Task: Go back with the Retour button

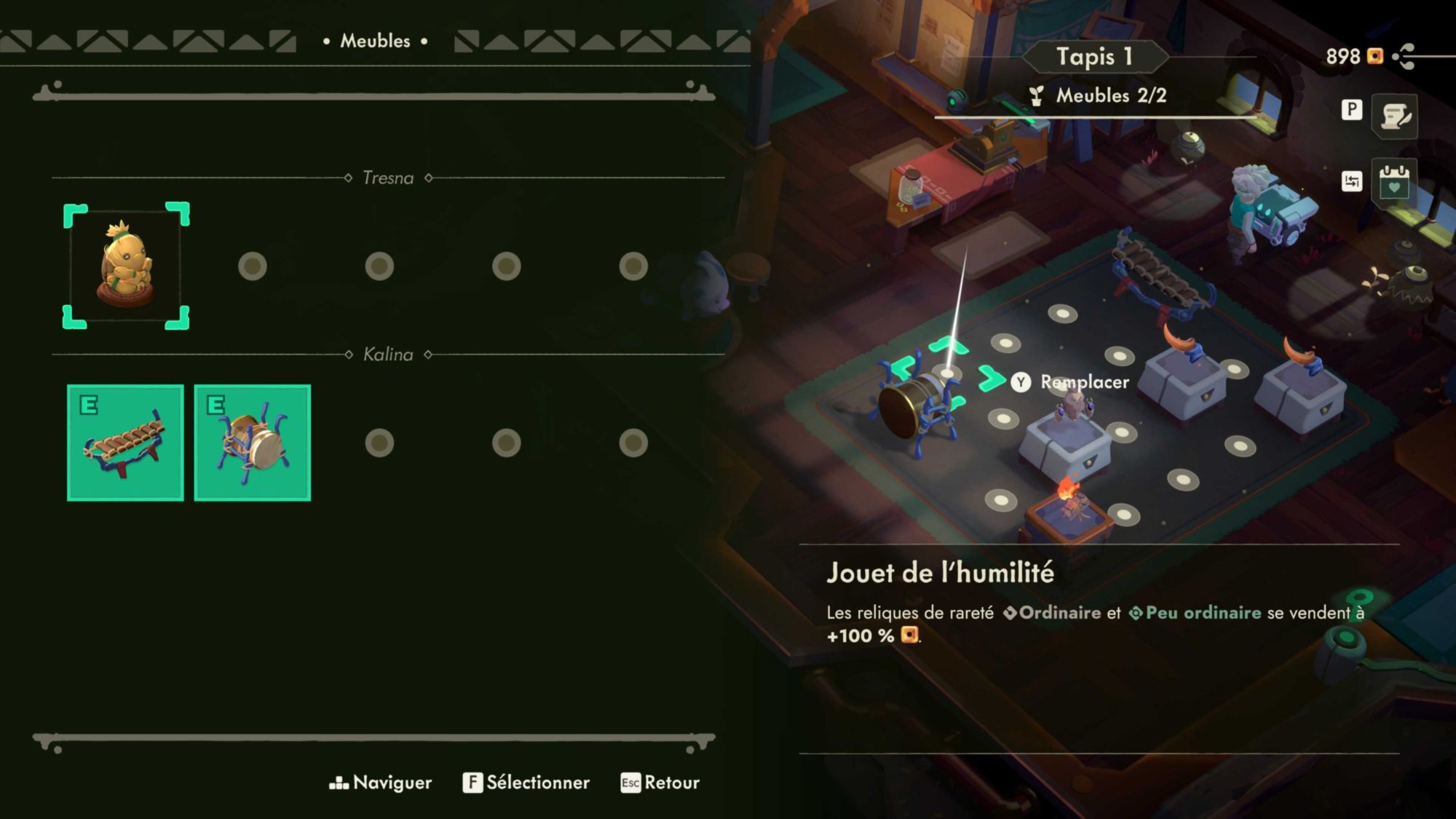Action: [x=660, y=783]
